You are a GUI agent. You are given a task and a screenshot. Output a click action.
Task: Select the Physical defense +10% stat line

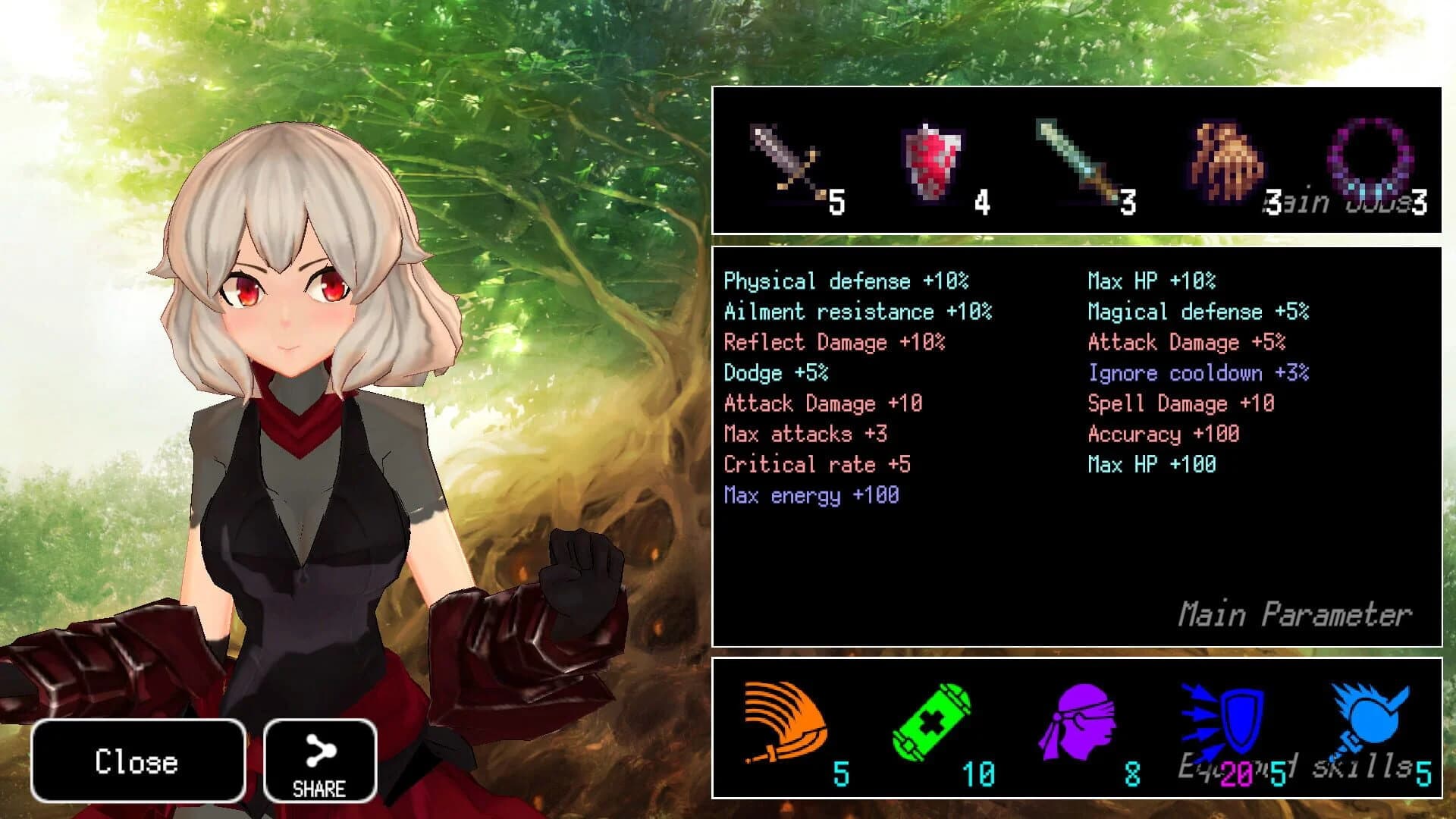click(x=847, y=281)
